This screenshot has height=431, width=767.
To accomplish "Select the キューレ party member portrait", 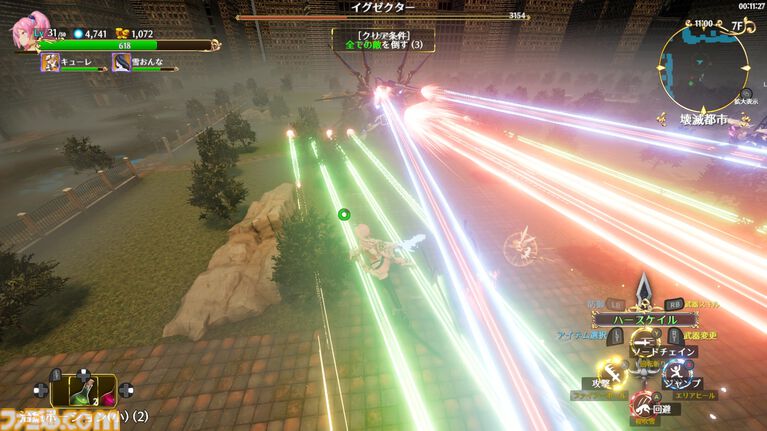I will point(49,62).
